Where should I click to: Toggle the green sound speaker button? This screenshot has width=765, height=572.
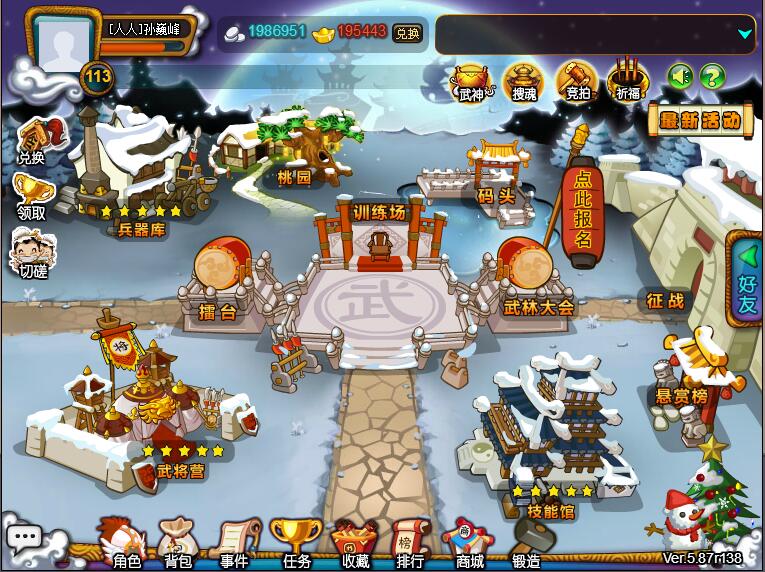coord(681,75)
